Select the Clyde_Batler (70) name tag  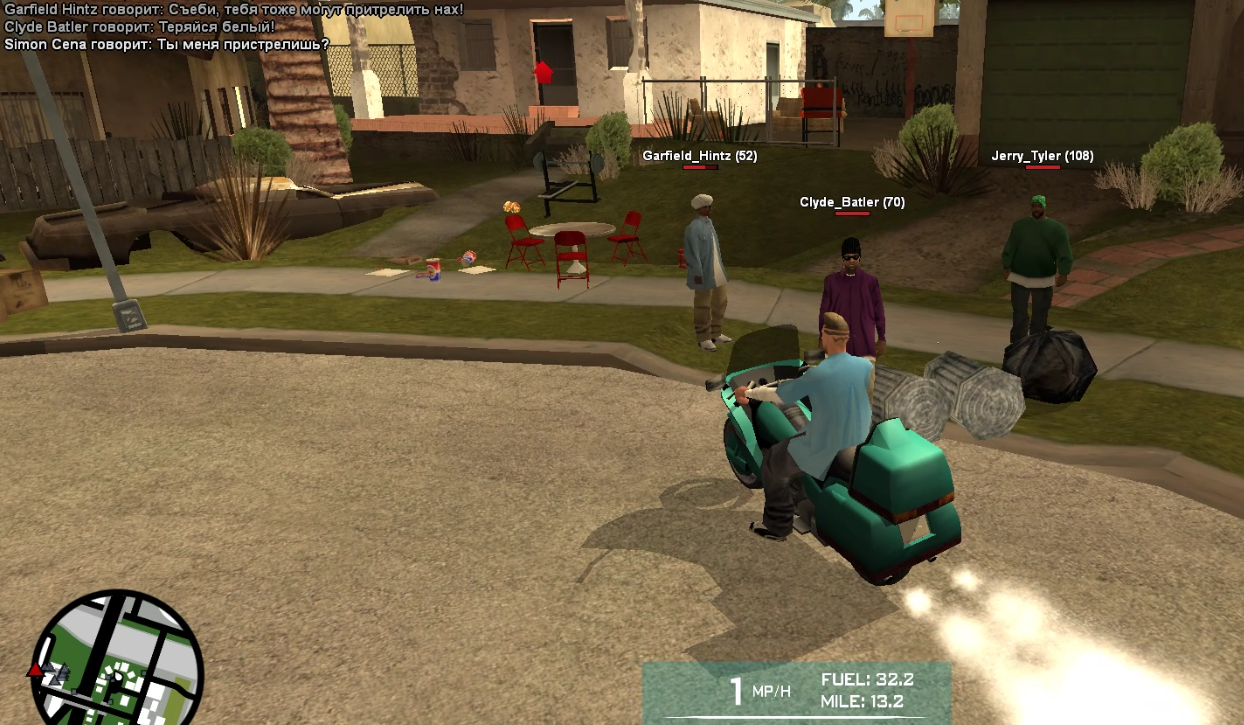tap(852, 202)
